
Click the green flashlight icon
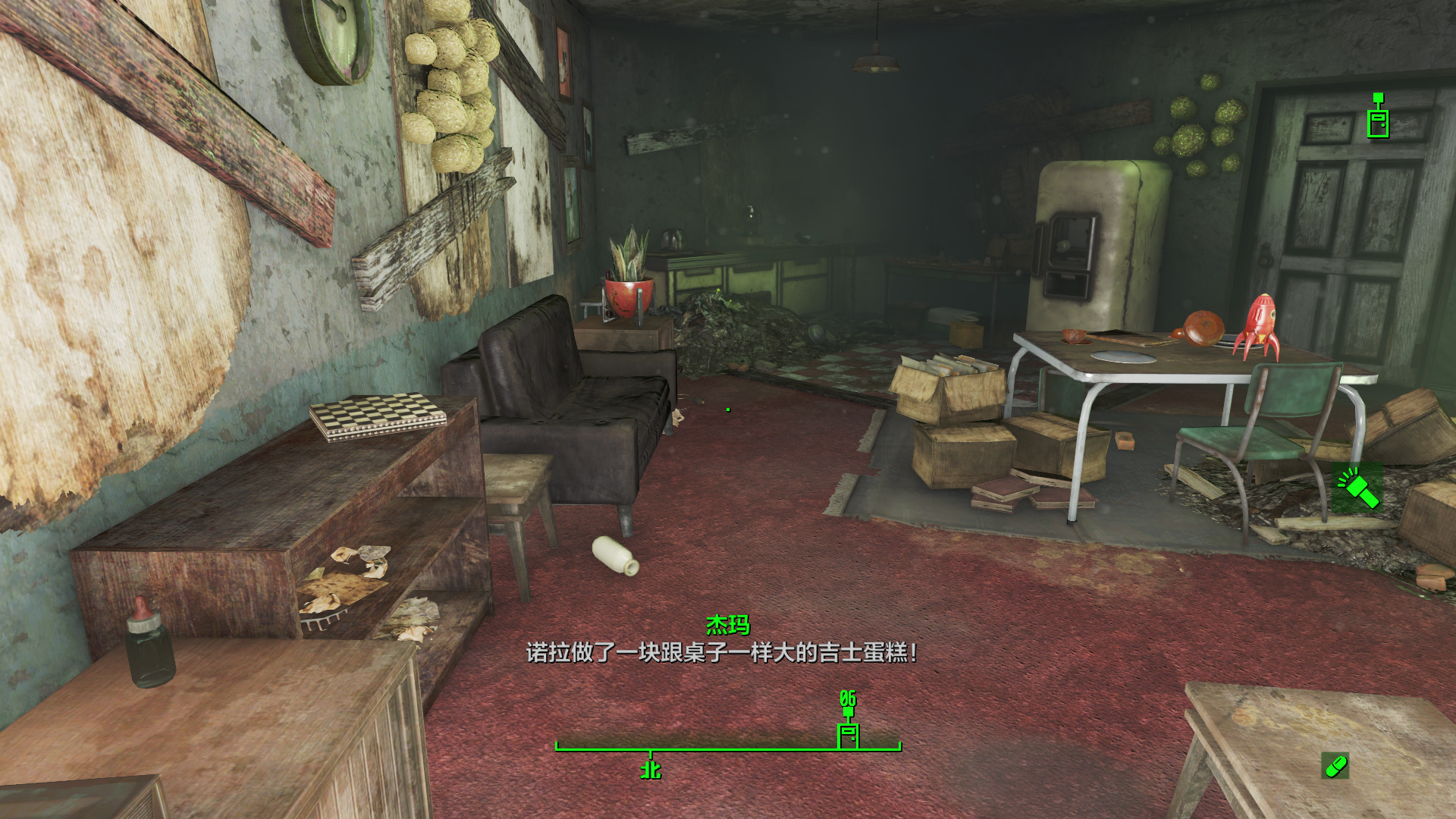(x=1357, y=488)
